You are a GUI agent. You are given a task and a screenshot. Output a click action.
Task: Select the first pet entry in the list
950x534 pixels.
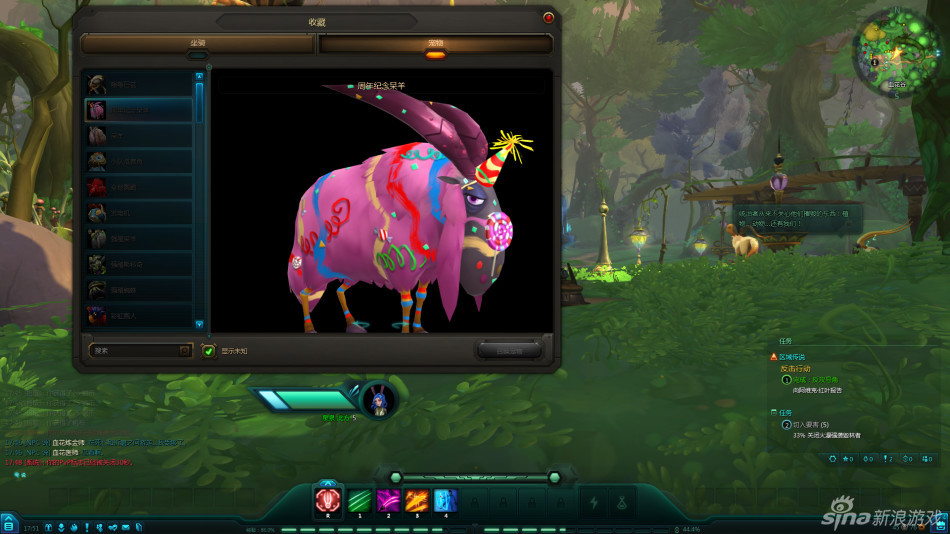[x=138, y=84]
